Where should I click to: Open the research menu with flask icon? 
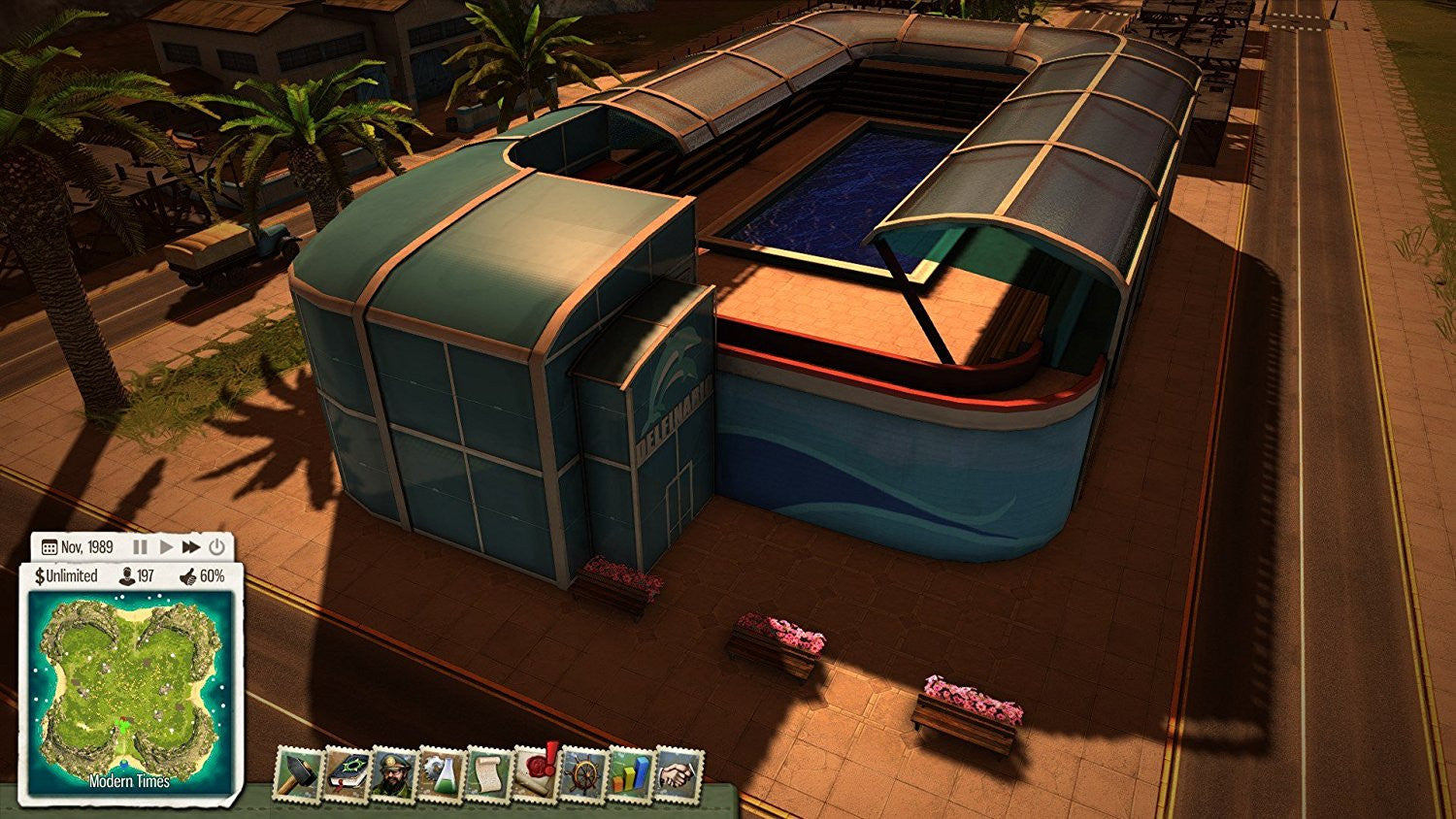coord(440,771)
